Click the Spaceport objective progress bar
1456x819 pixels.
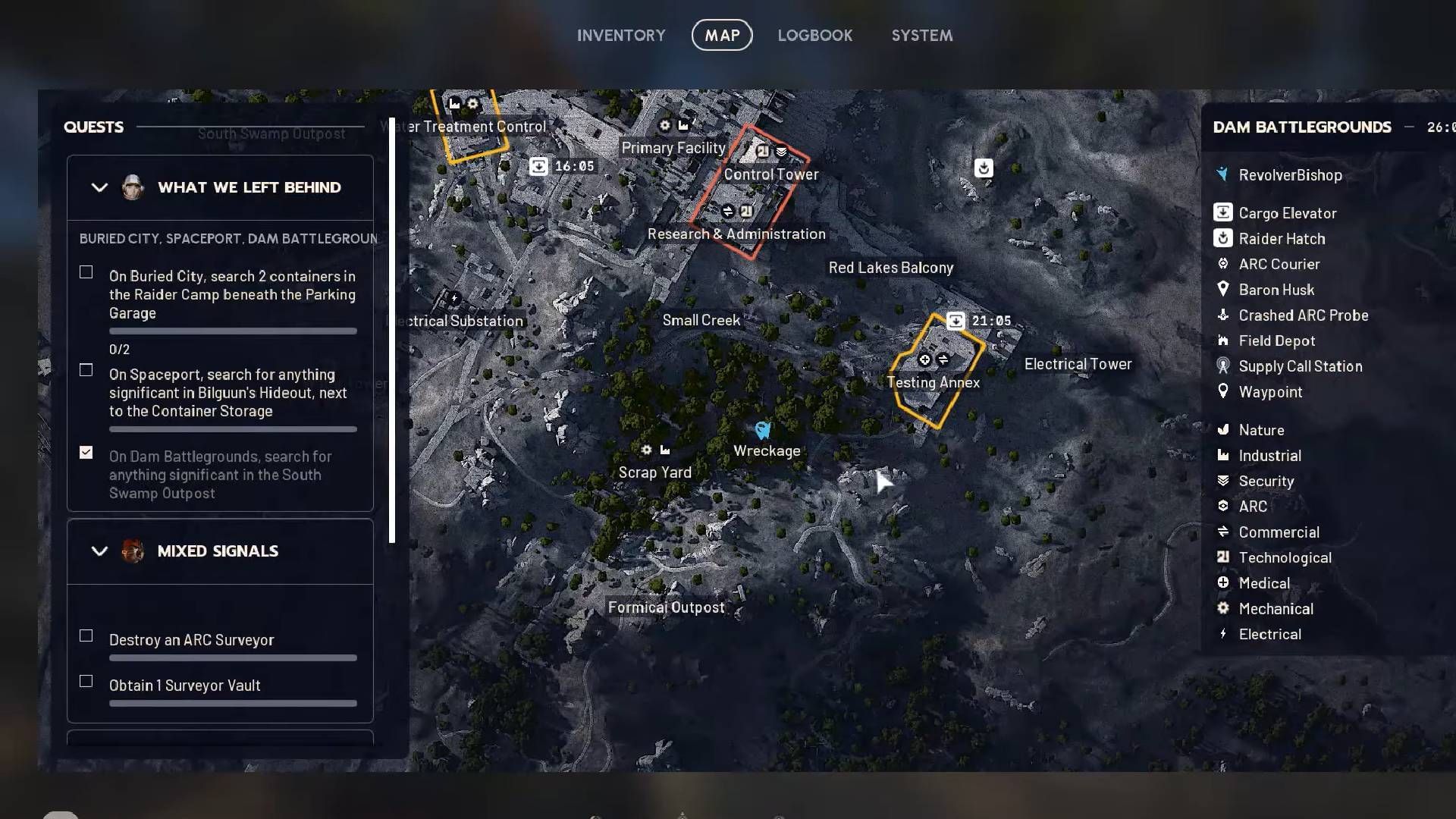click(232, 429)
